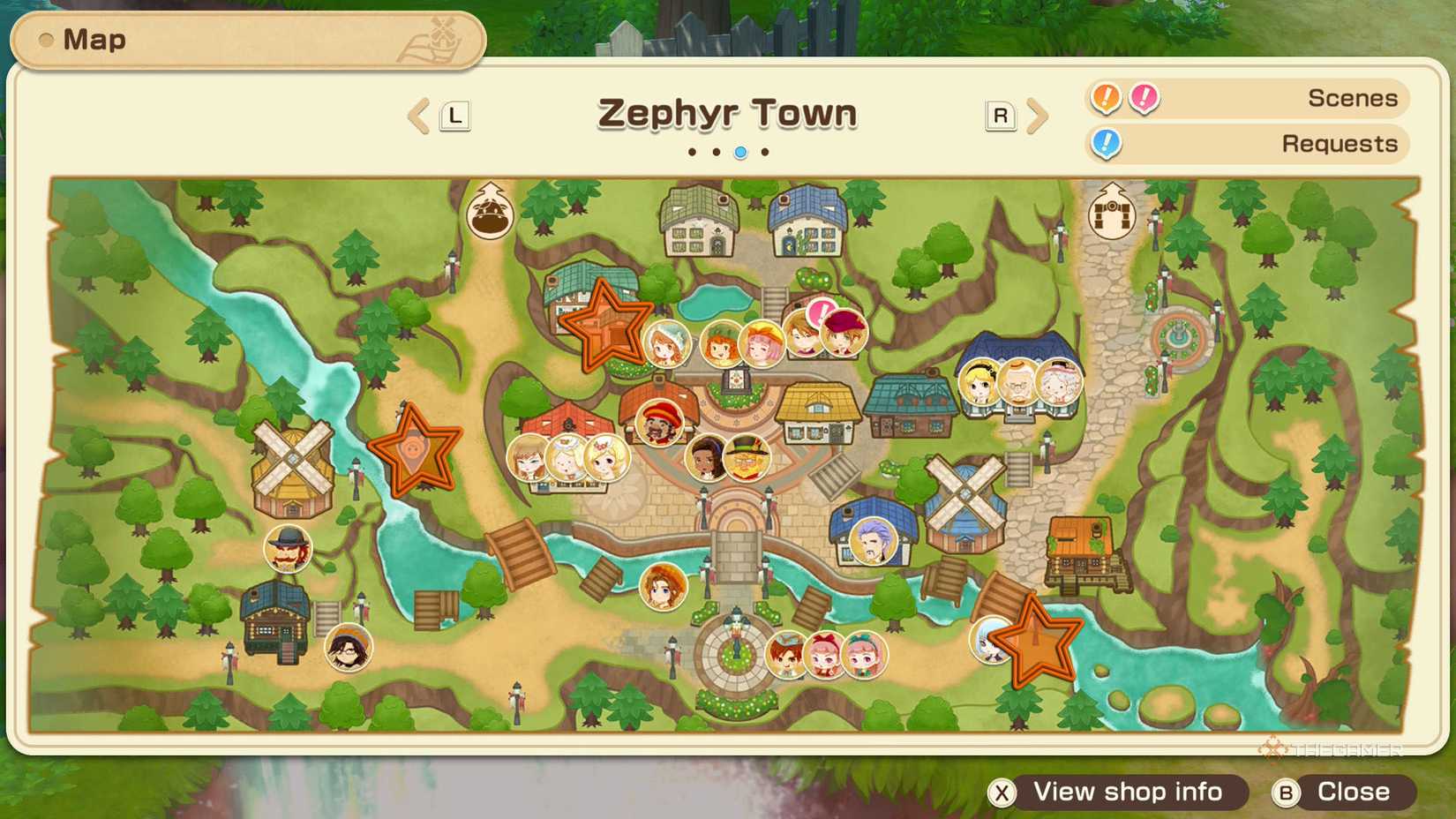
Task: Click the blue exclamation icon beside Requests
Action: 1106,143
